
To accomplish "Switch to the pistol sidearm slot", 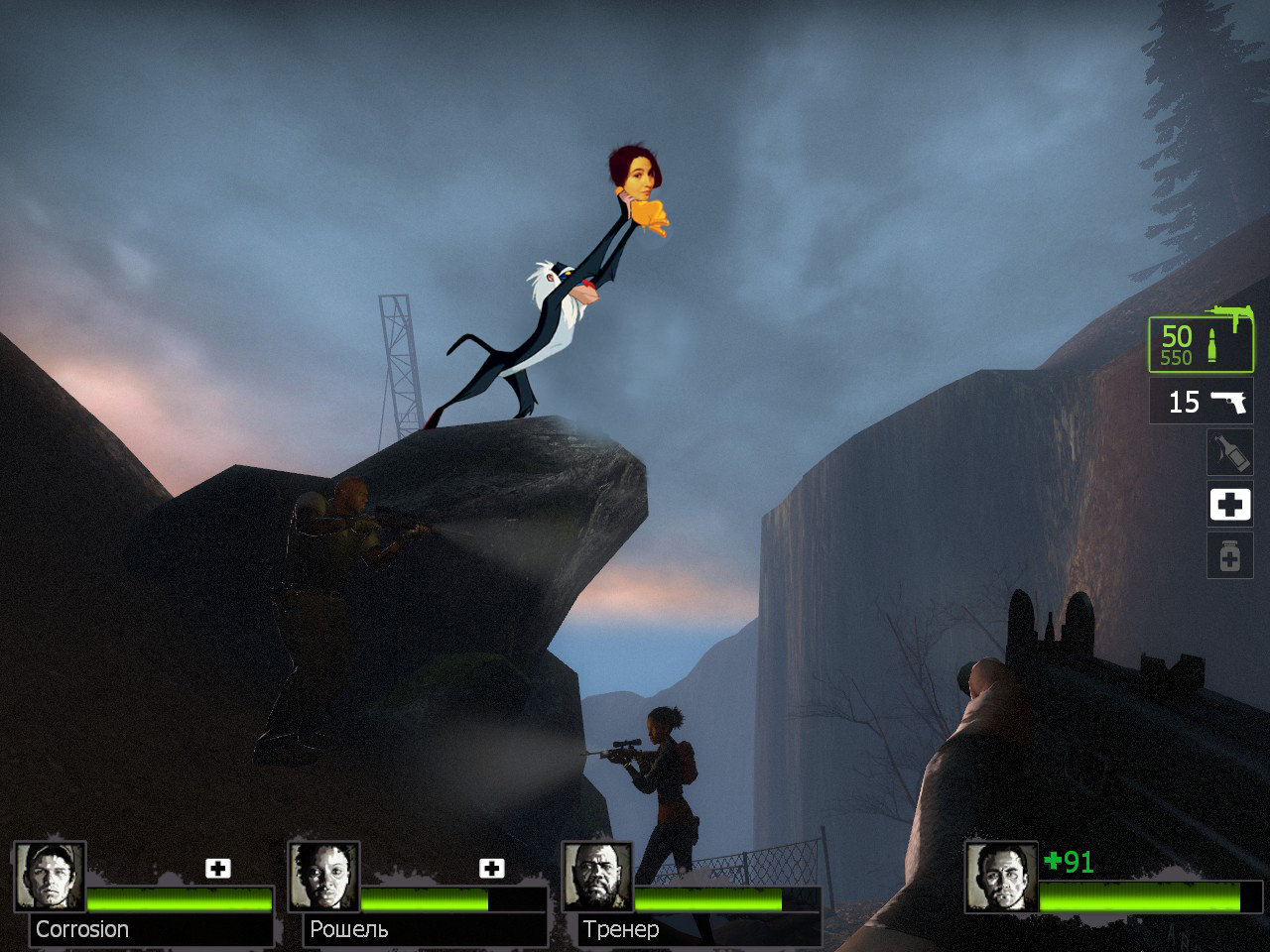I will pyautogui.click(x=1201, y=402).
